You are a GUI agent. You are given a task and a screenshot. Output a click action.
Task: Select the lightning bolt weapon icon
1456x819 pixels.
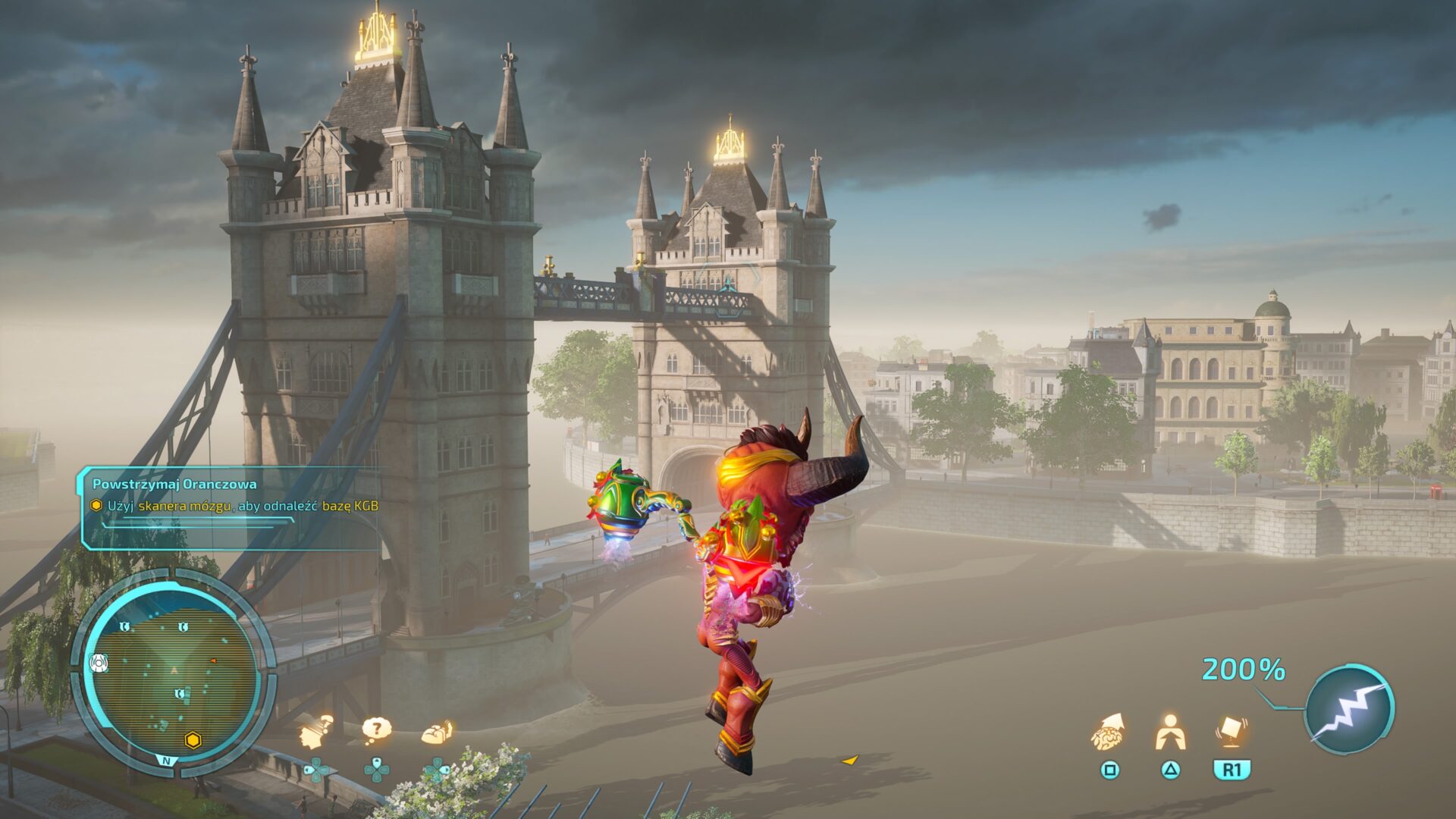(x=1350, y=710)
